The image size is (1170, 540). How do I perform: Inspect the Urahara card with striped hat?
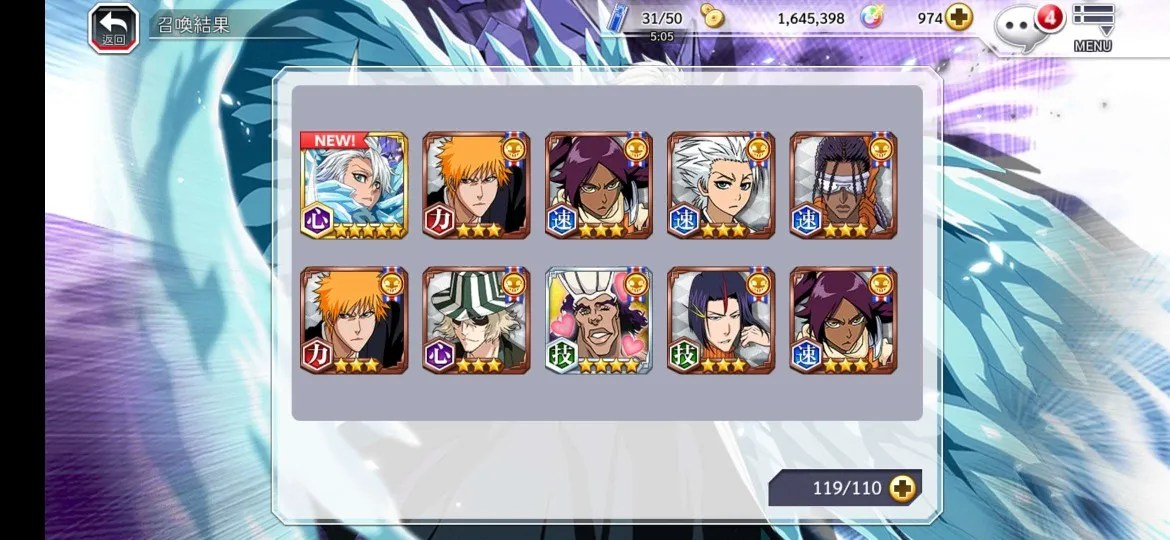pos(476,320)
